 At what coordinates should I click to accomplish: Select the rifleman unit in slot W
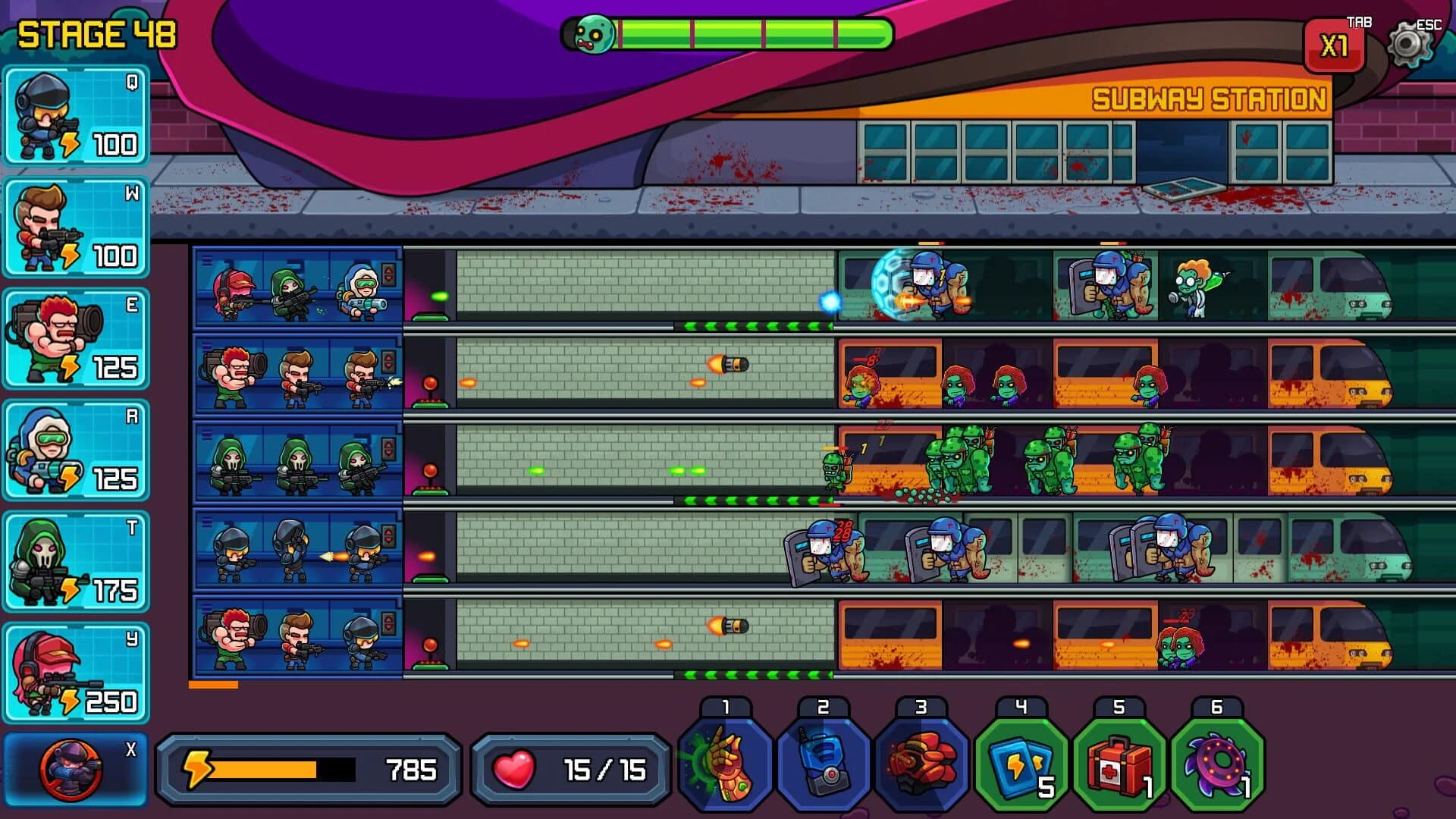coord(76,227)
